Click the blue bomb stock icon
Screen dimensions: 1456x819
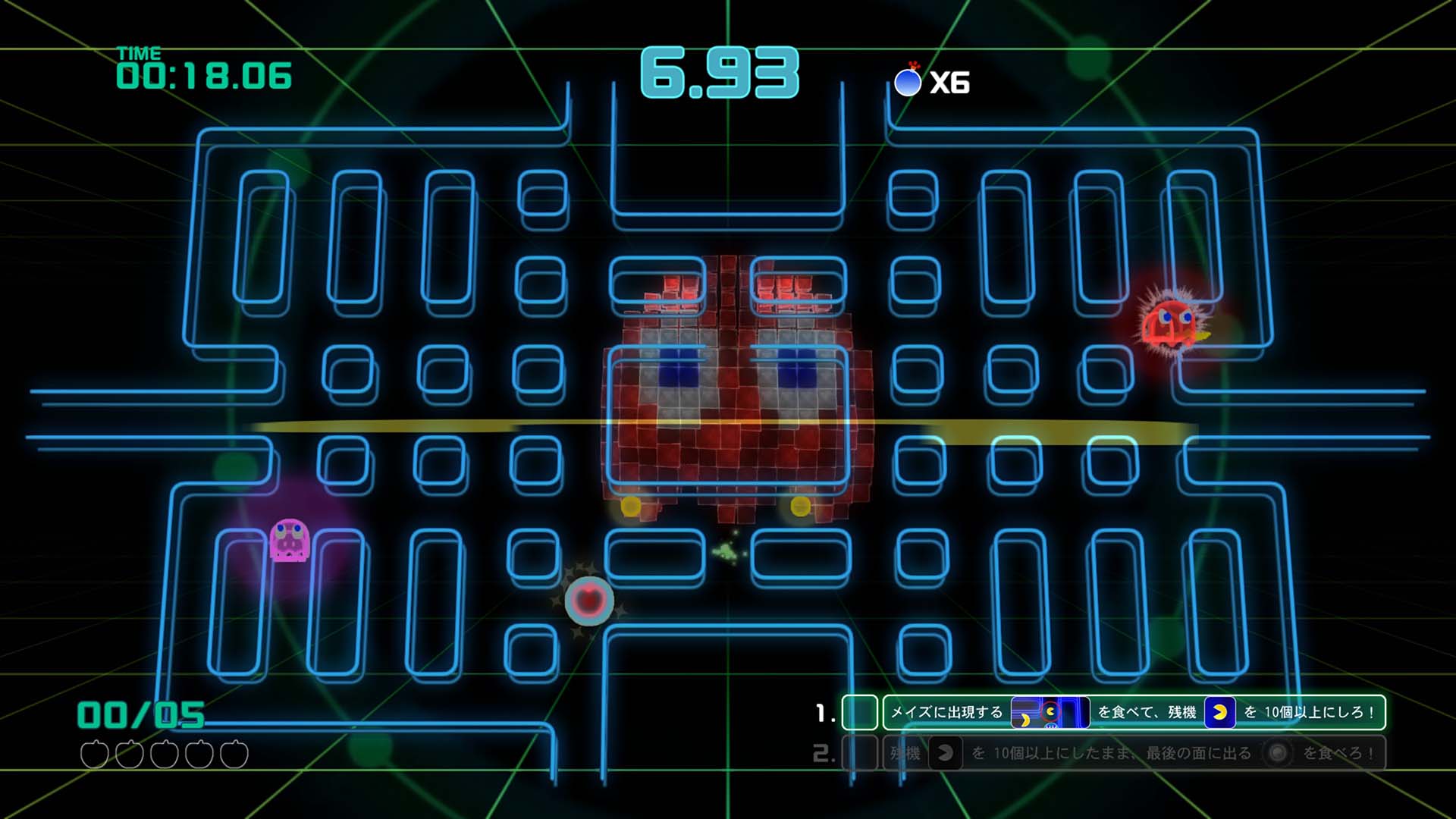point(908,82)
